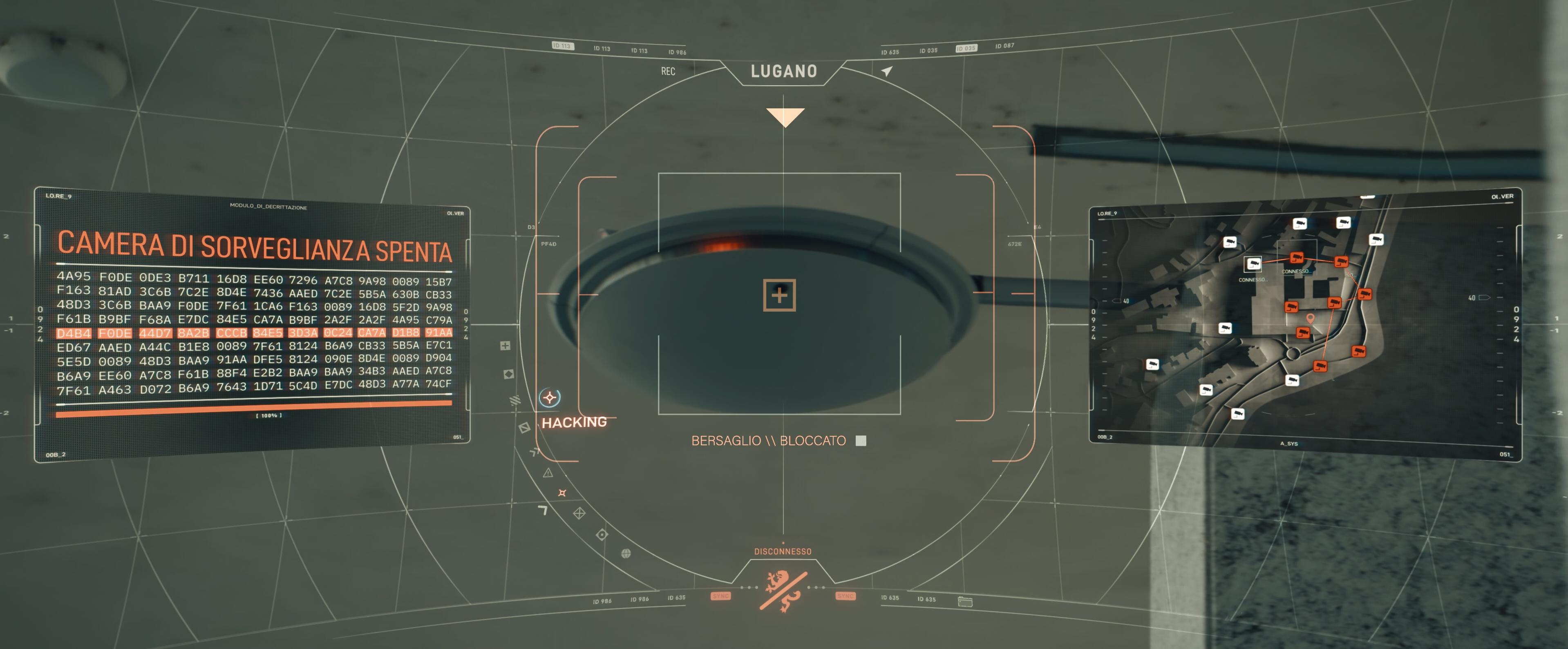Click the right SYNC button
The height and width of the screenshot is (649, 1568).
[x=846, y=596]
